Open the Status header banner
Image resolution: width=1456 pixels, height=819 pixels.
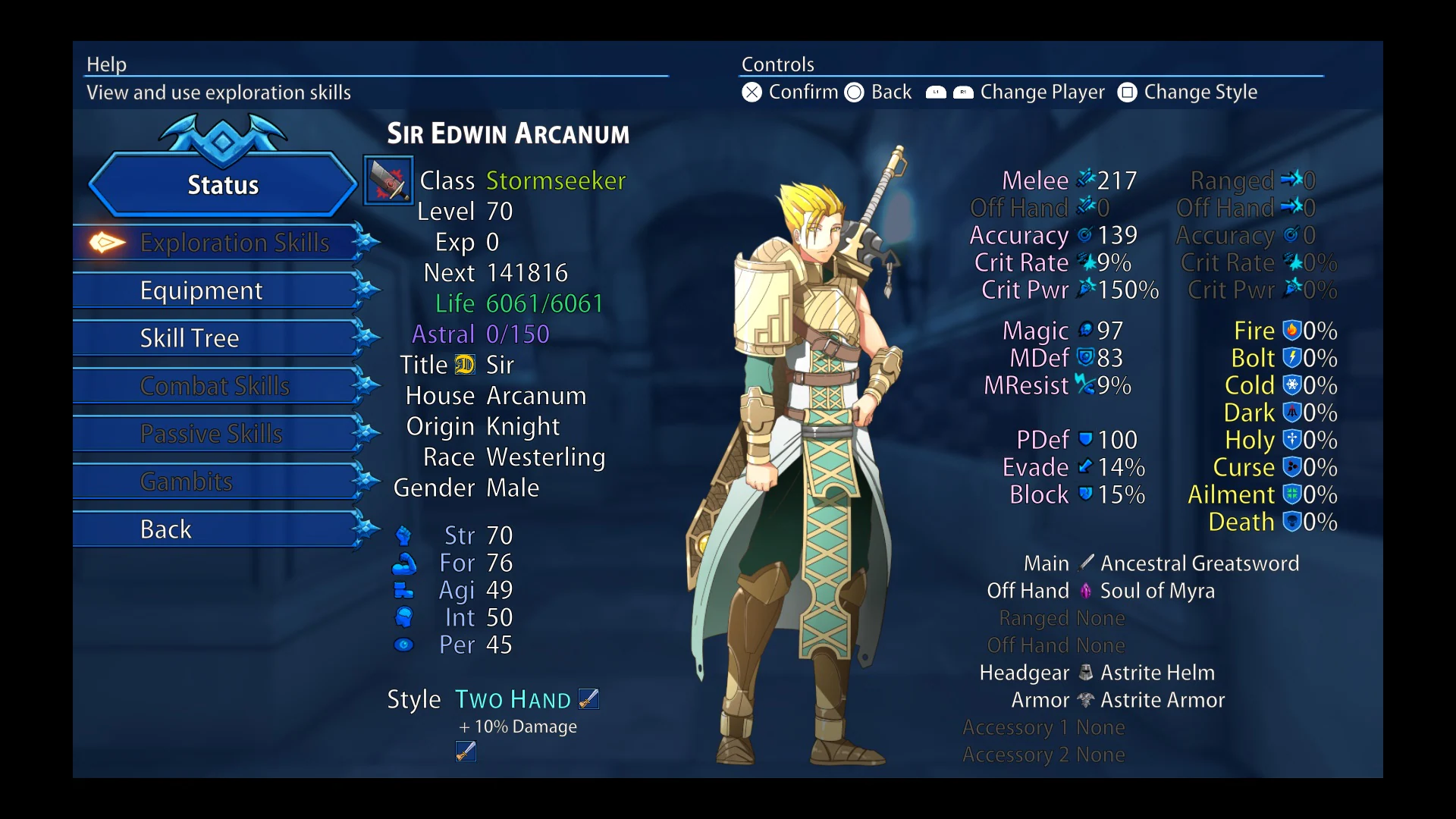point(221,184)
